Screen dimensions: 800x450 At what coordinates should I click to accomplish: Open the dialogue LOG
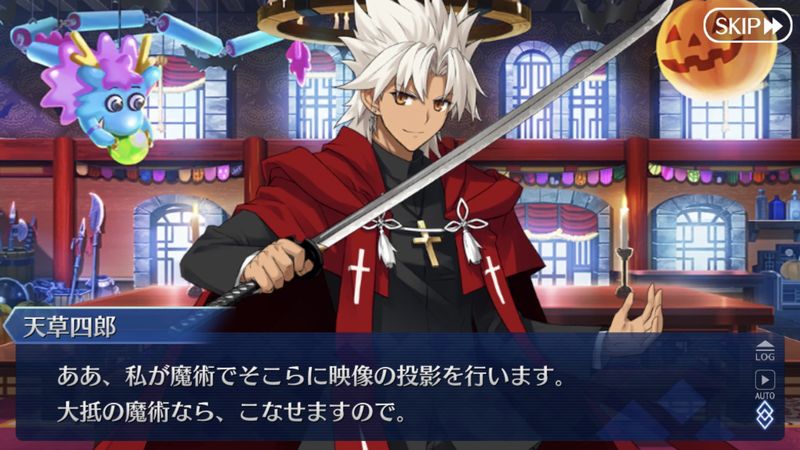click(x=767, y=349)
